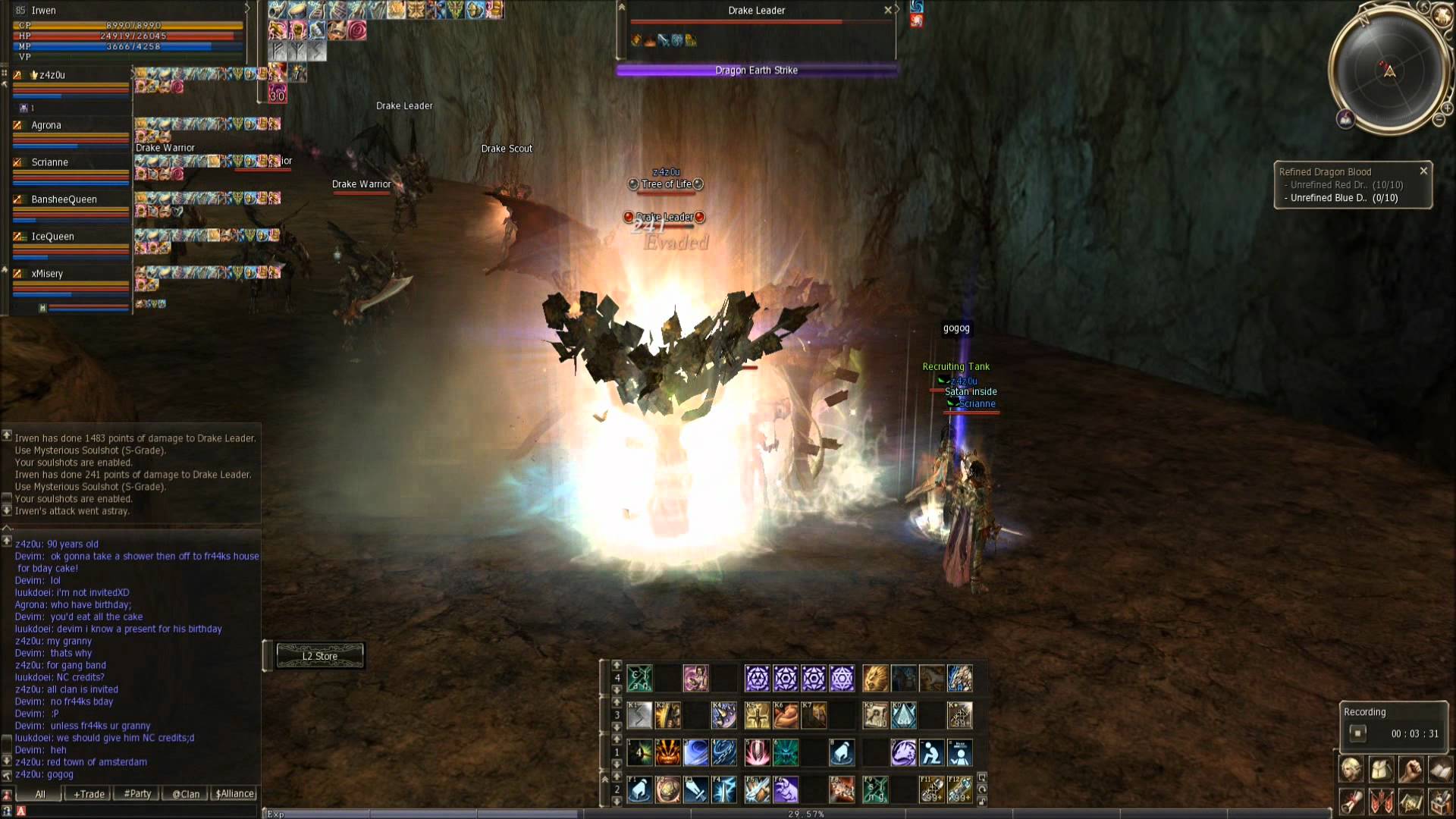
Task: Use the sit/kneel action icon
Action: 931,752
